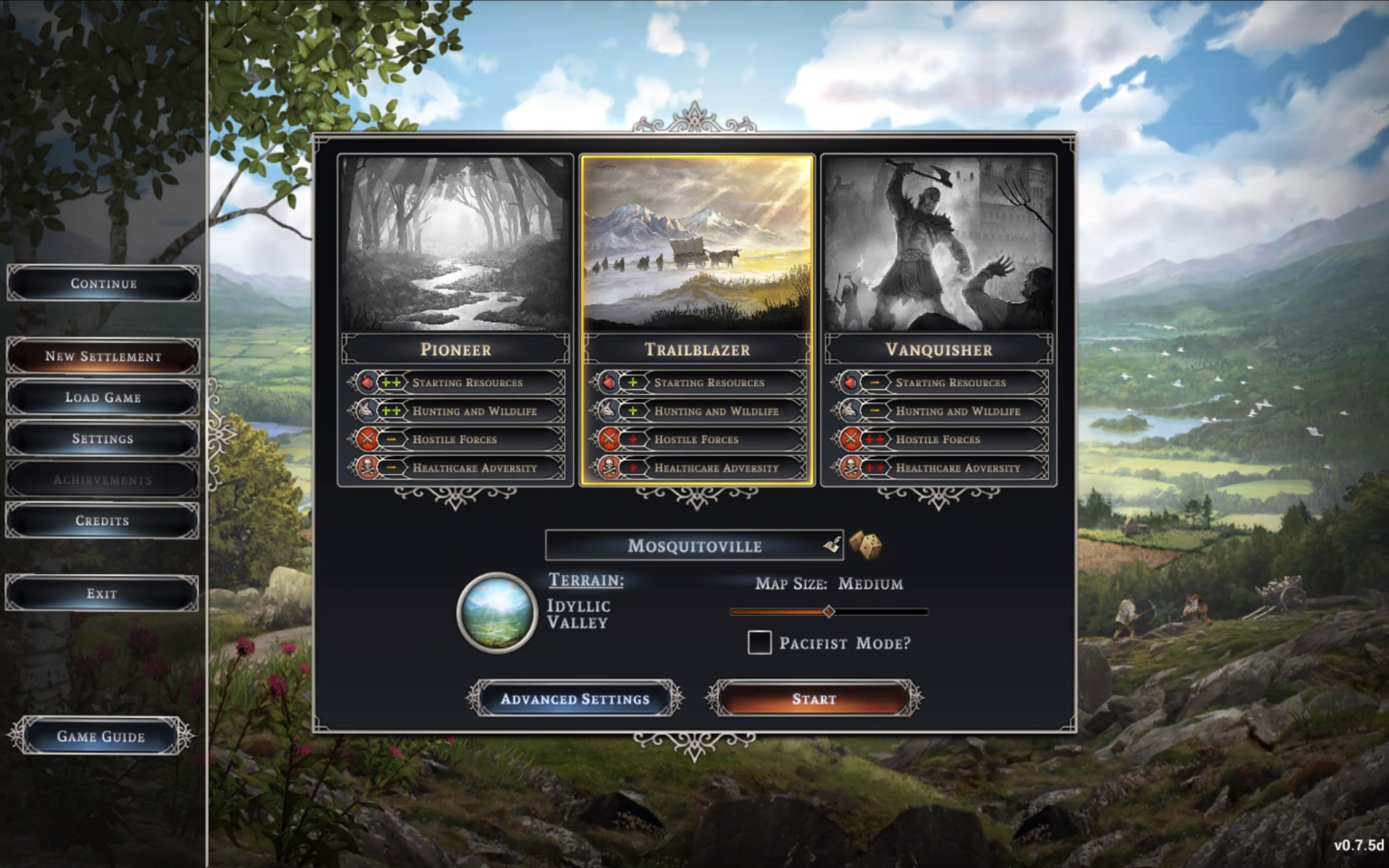
Task: Click the apple Starting Resources icon under Pioneer
Action: (367, 382)
